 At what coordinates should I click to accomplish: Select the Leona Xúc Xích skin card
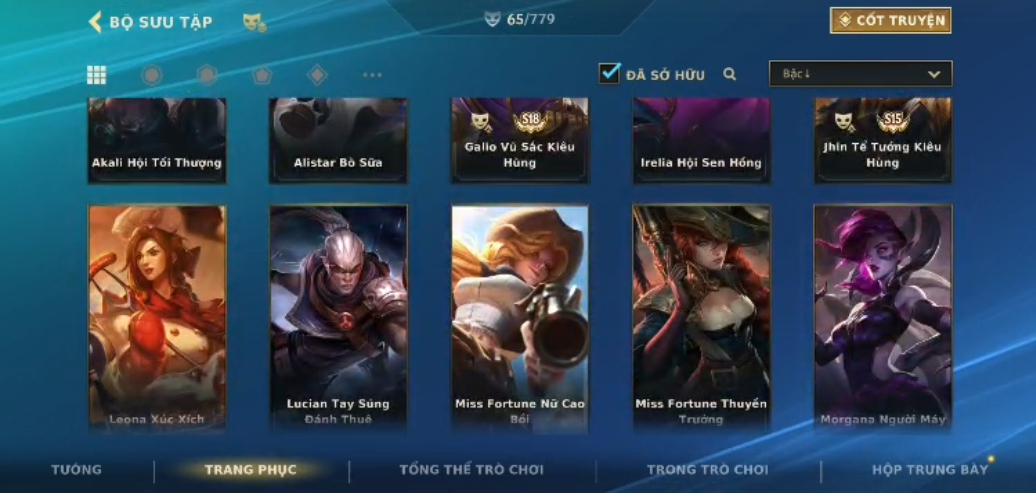(x=157, y=317)
